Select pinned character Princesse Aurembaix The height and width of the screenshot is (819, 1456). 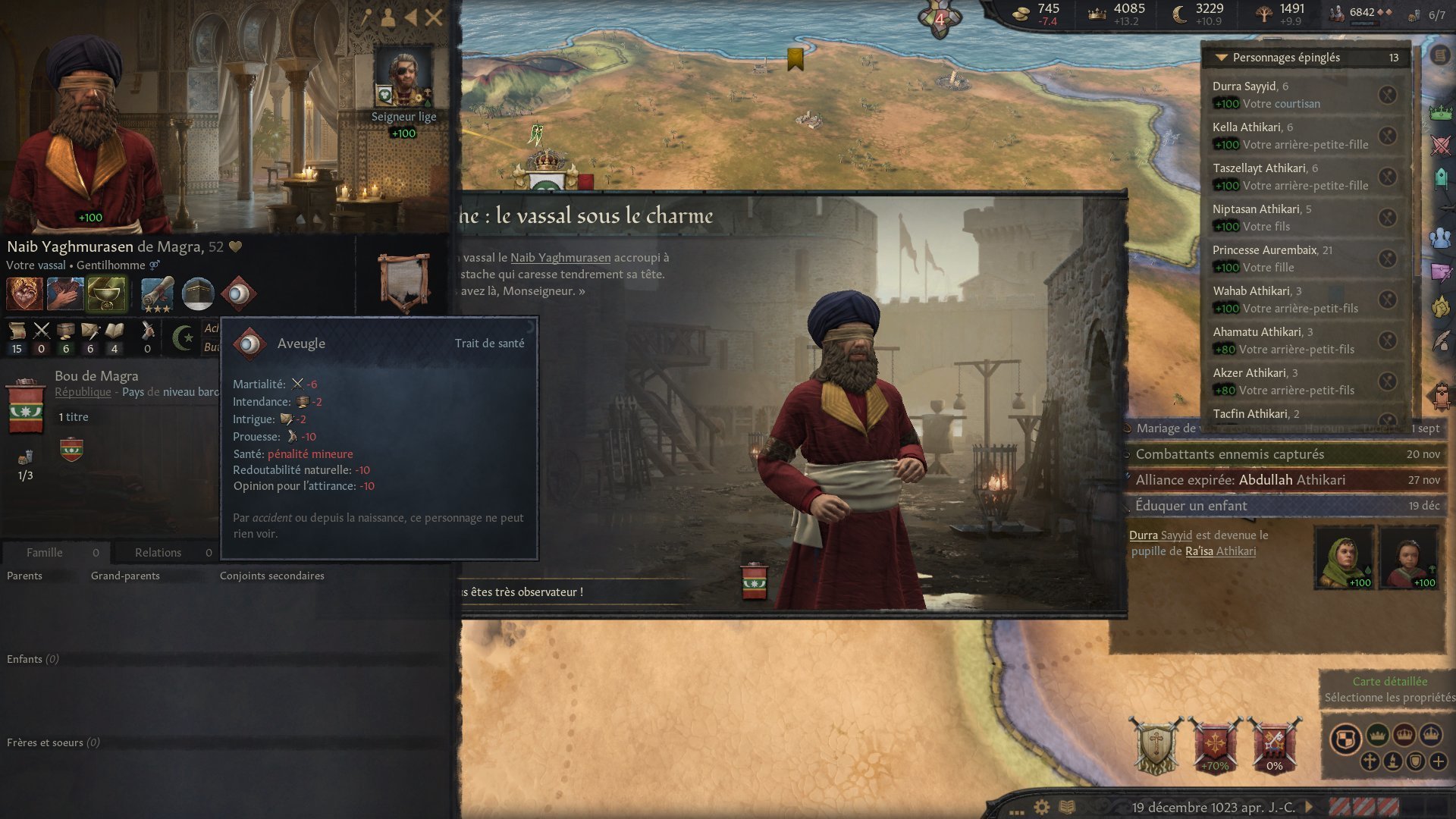click(x=1264, y=250)
